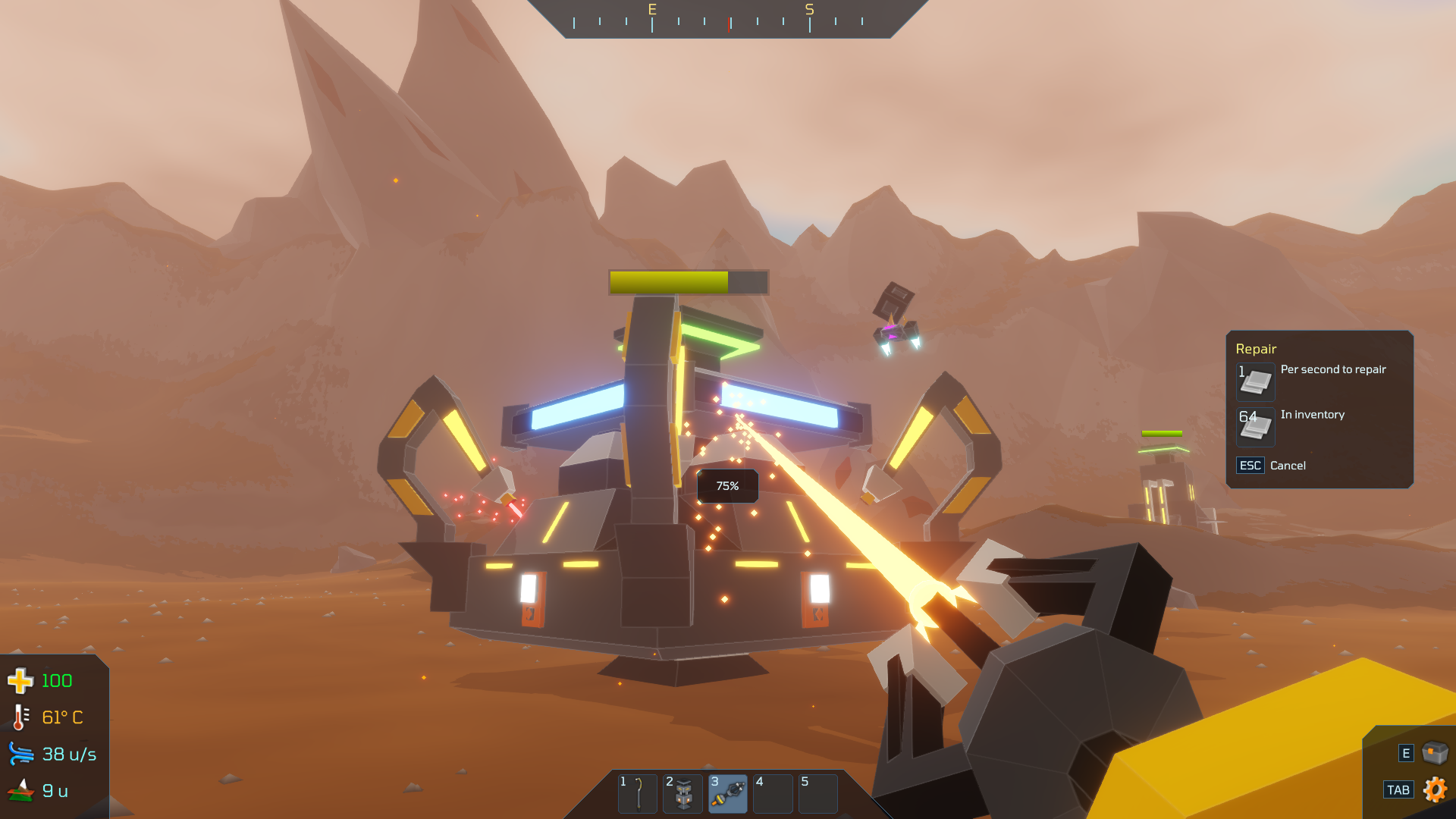Click the terrain icon showing 9 u

pos(20,789)
